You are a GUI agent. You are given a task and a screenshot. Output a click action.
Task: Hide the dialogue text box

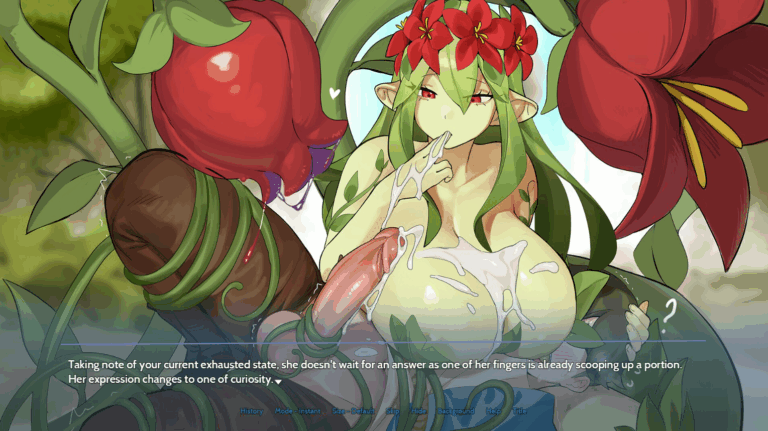(x=417, y=411)
